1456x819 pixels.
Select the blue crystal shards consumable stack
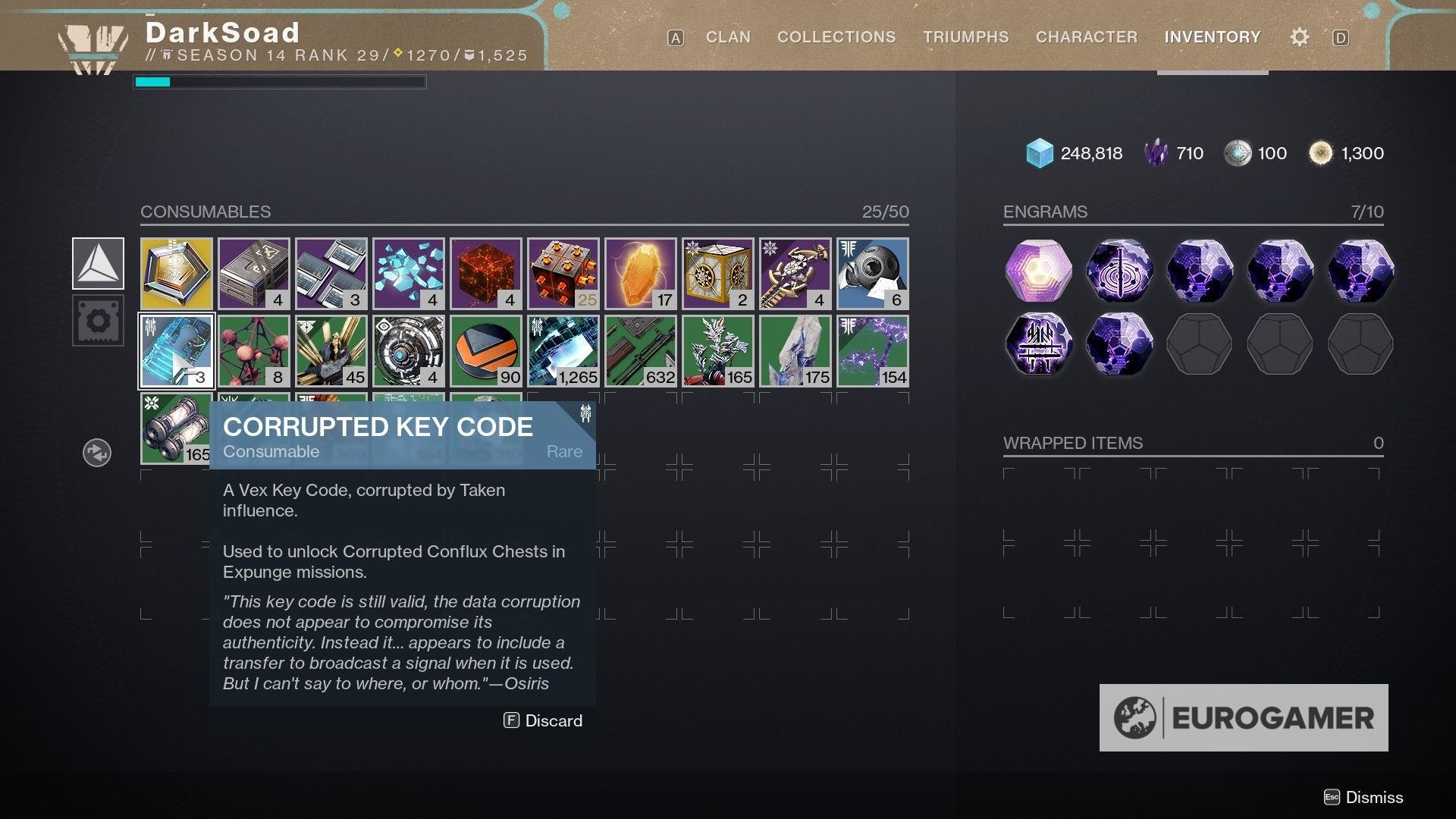point(408,273)
